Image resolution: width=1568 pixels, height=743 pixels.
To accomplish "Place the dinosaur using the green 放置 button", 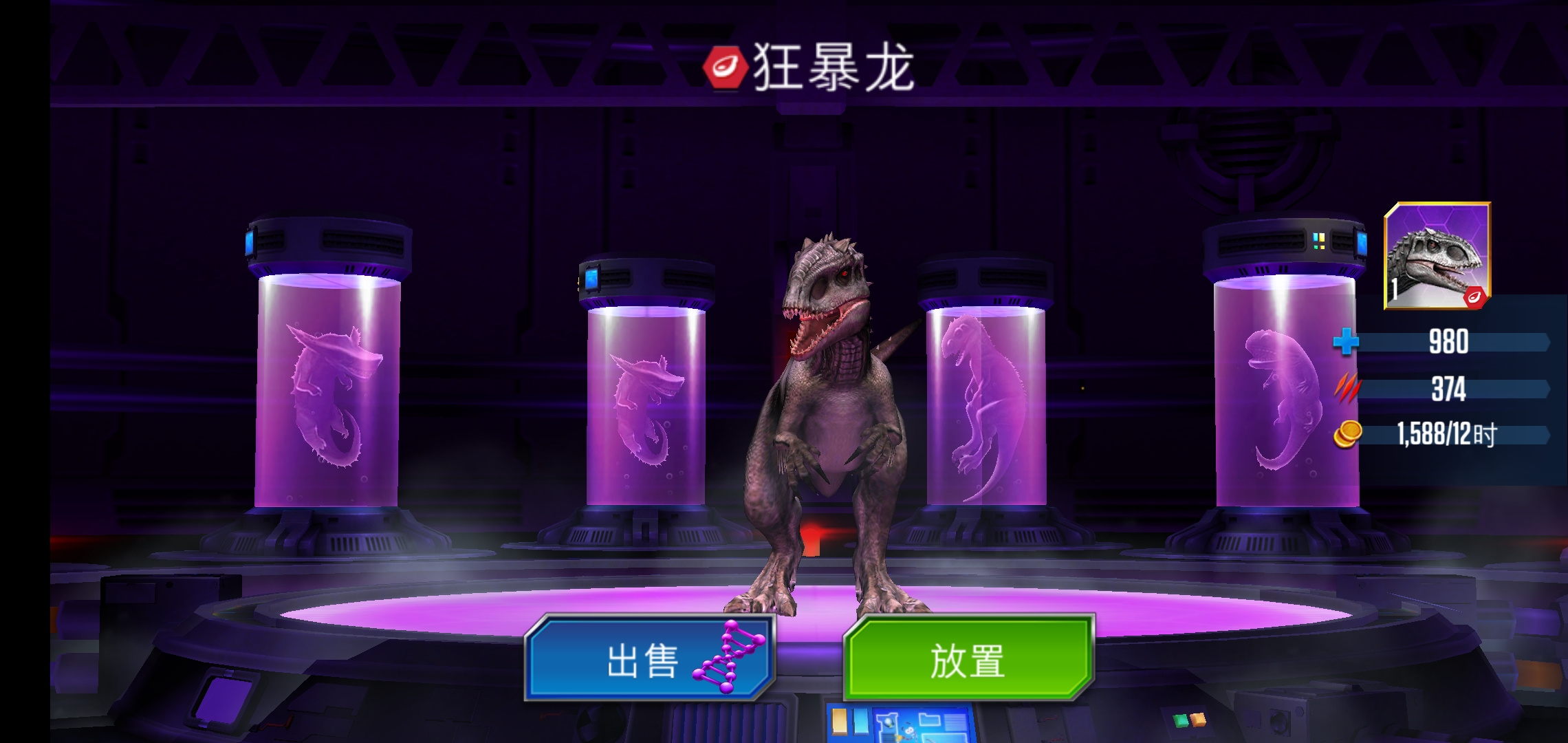I will tap(968, 658).
